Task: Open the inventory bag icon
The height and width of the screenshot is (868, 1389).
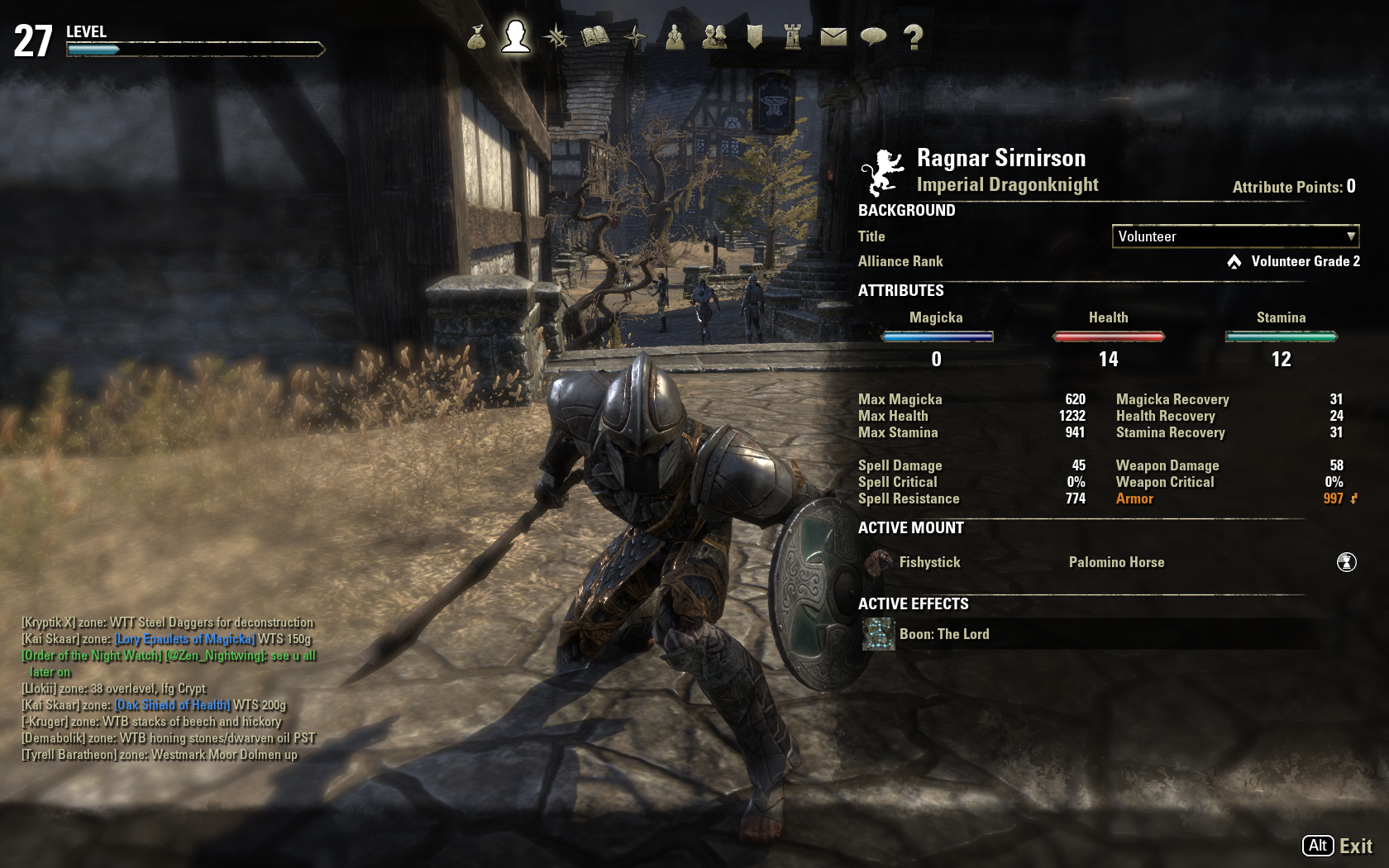Action: click(476, 37)
